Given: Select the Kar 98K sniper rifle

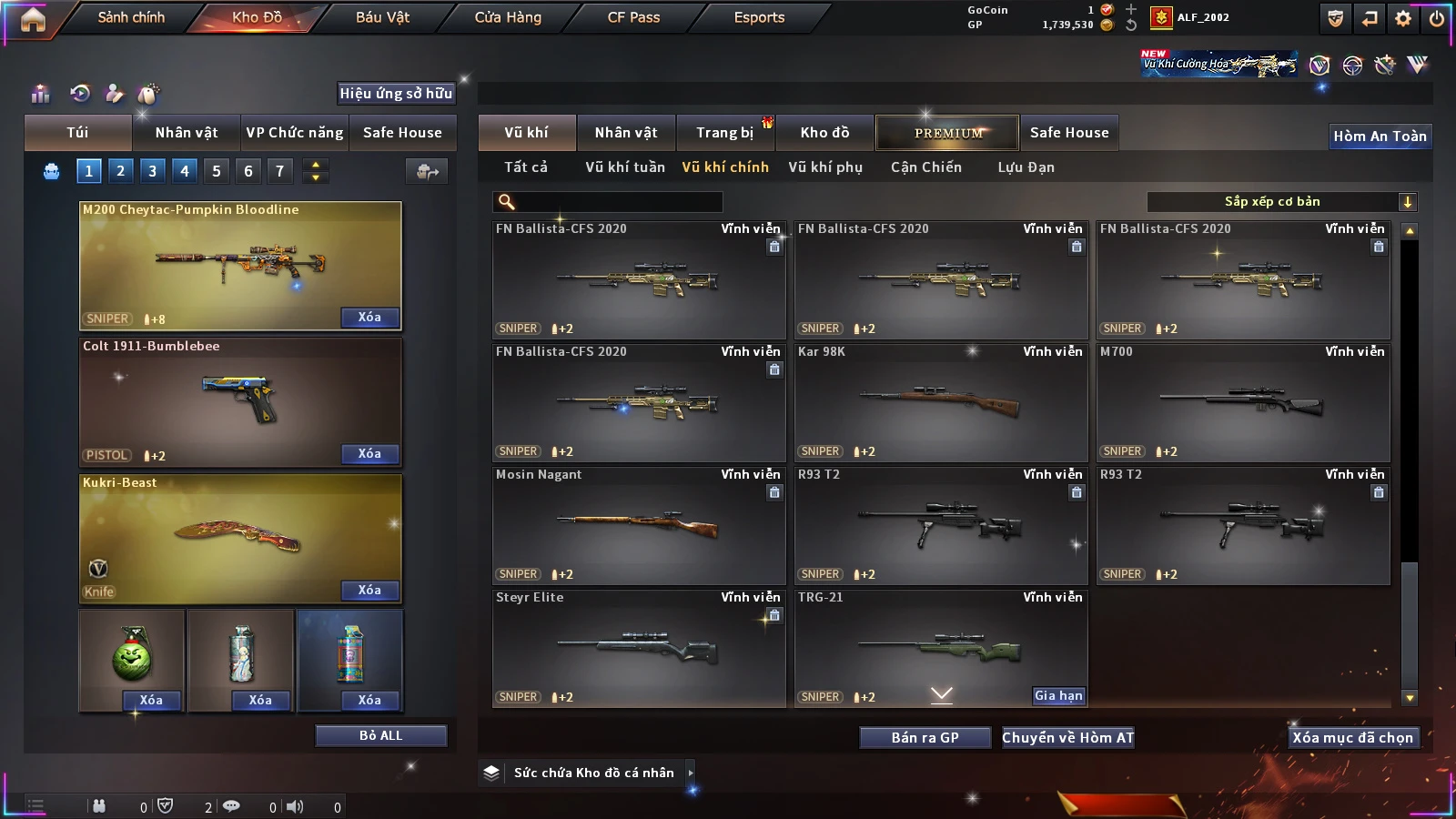Looking at the screenshot, I should [941, 402].
